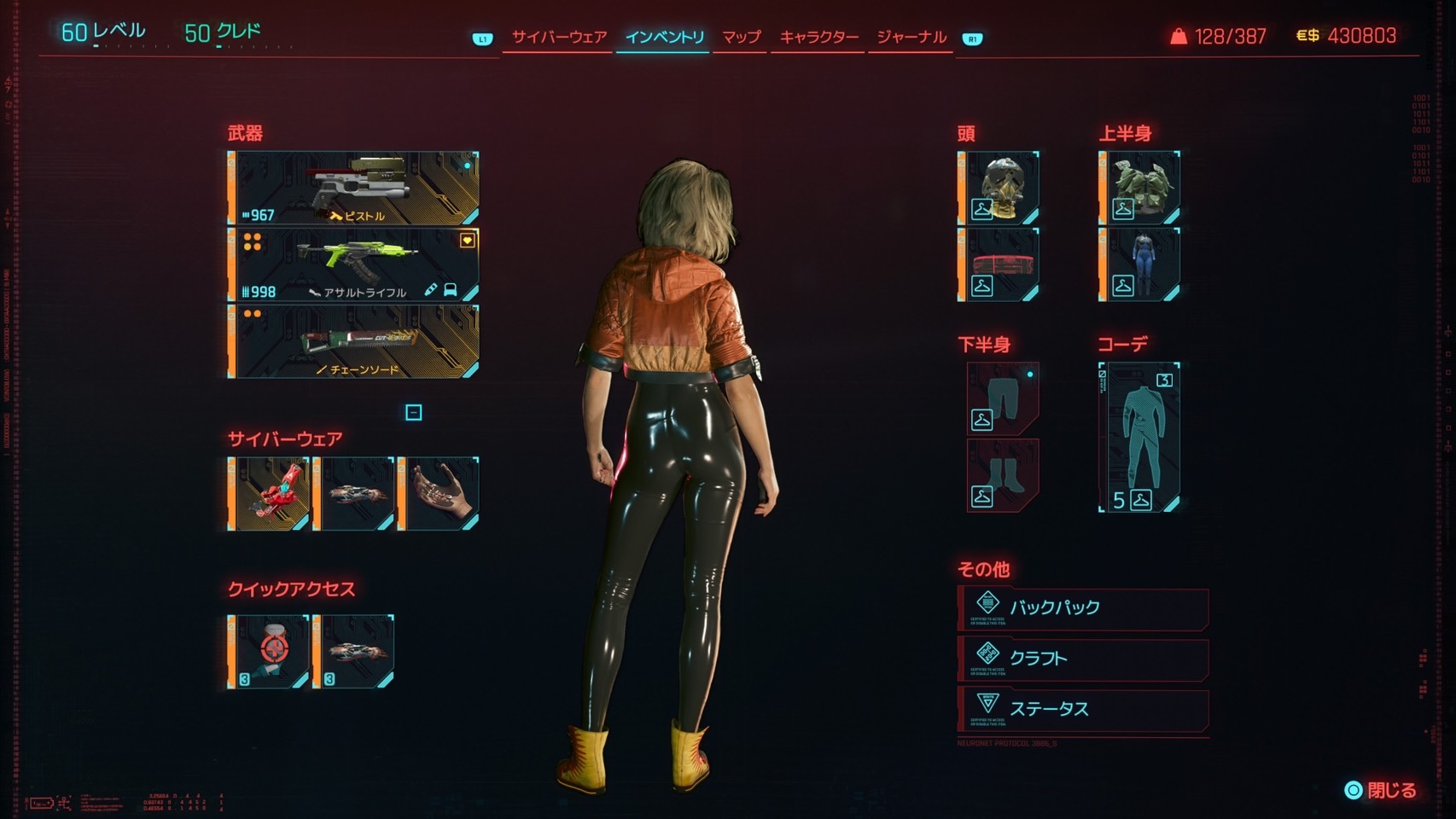
Task: Select the red mantis arm cyberware slot
Action: tap(269, 494)
